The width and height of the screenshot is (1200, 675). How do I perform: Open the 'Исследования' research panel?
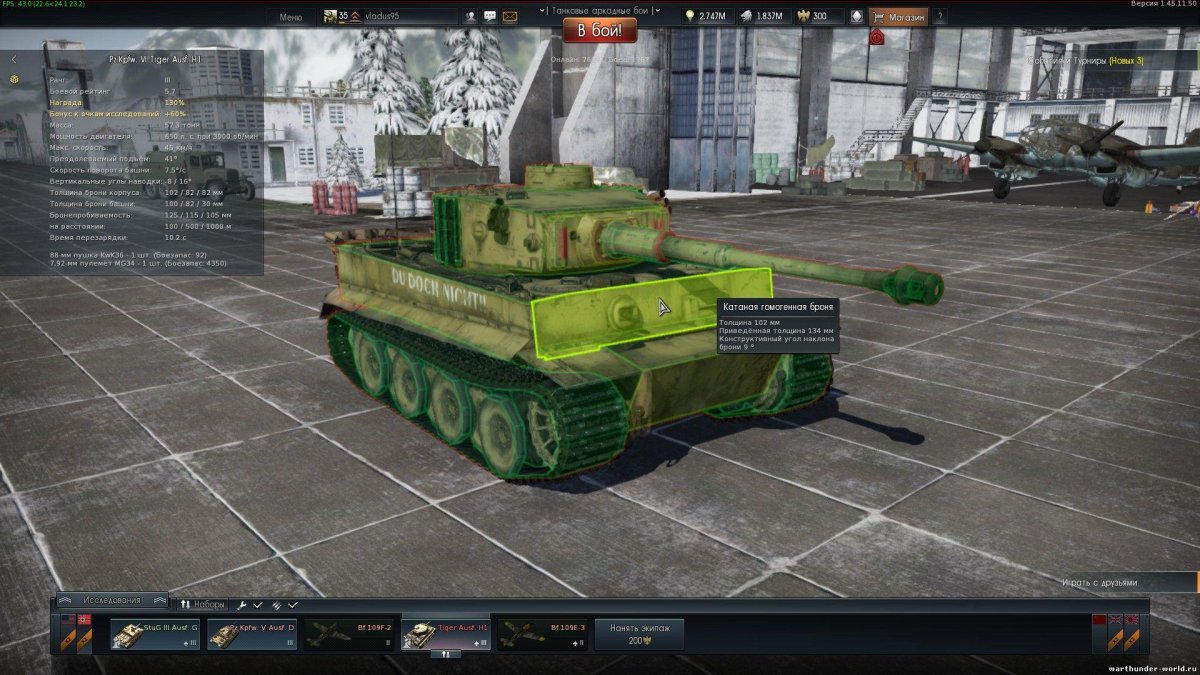[112, 600]
